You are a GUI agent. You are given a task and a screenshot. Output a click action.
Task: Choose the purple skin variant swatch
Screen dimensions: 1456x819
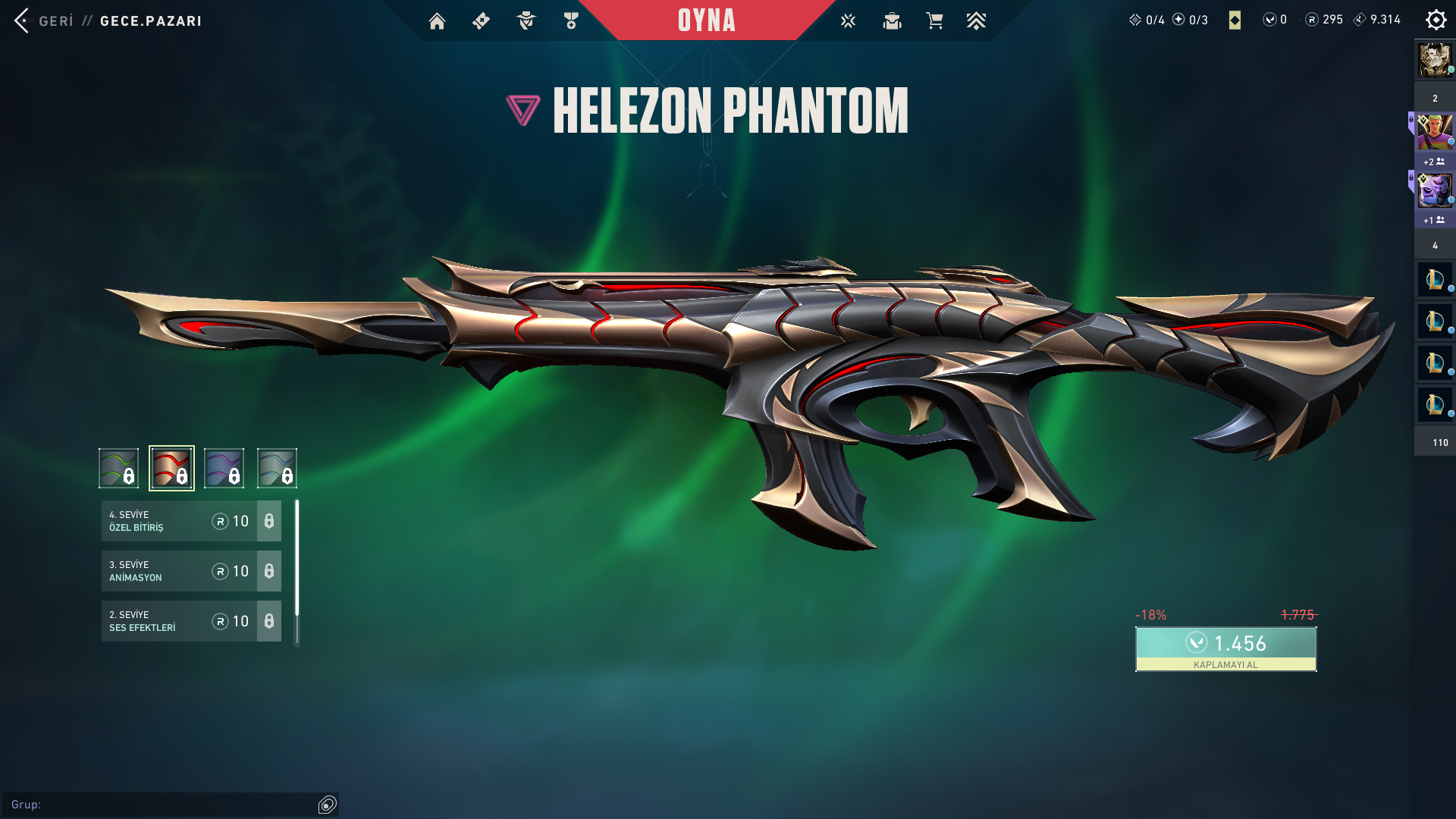tap(224, 468)
